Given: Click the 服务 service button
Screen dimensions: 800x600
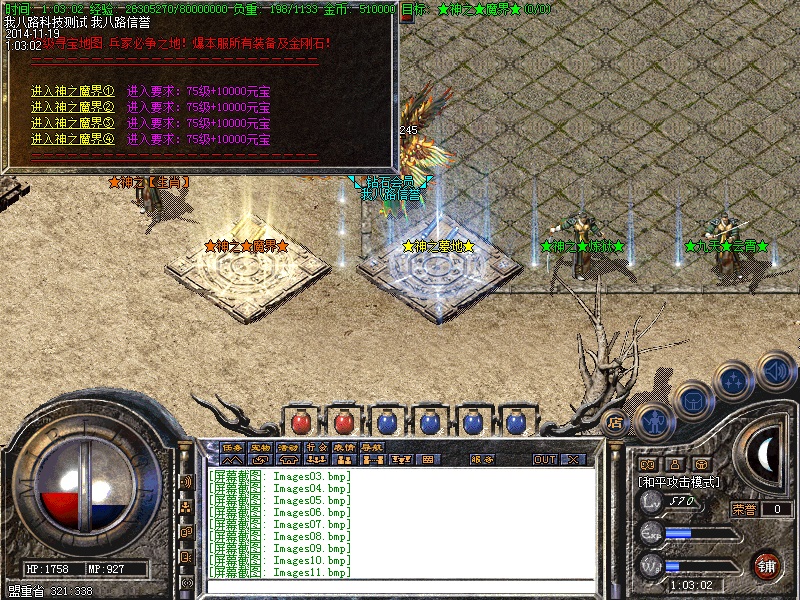Looking at the screenshot, I should click(x=482, y=460).
